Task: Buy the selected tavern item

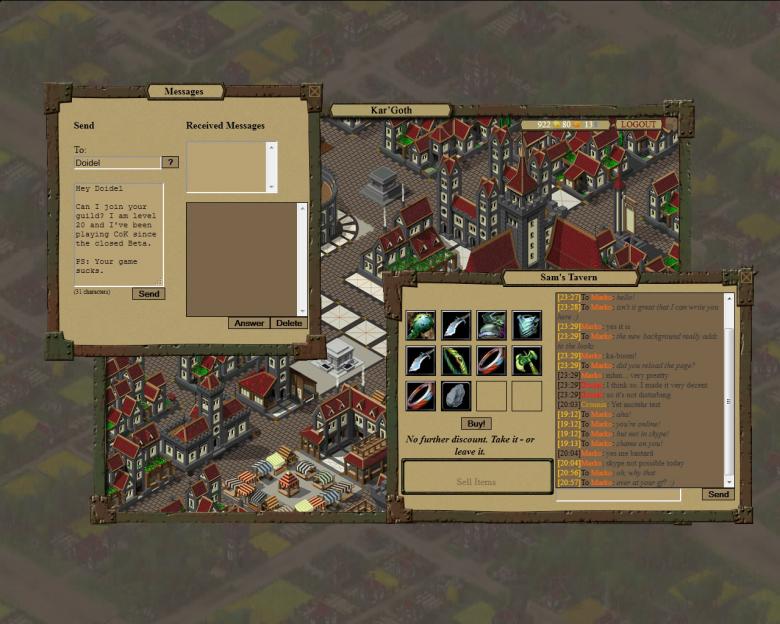Action: [476, 423]
